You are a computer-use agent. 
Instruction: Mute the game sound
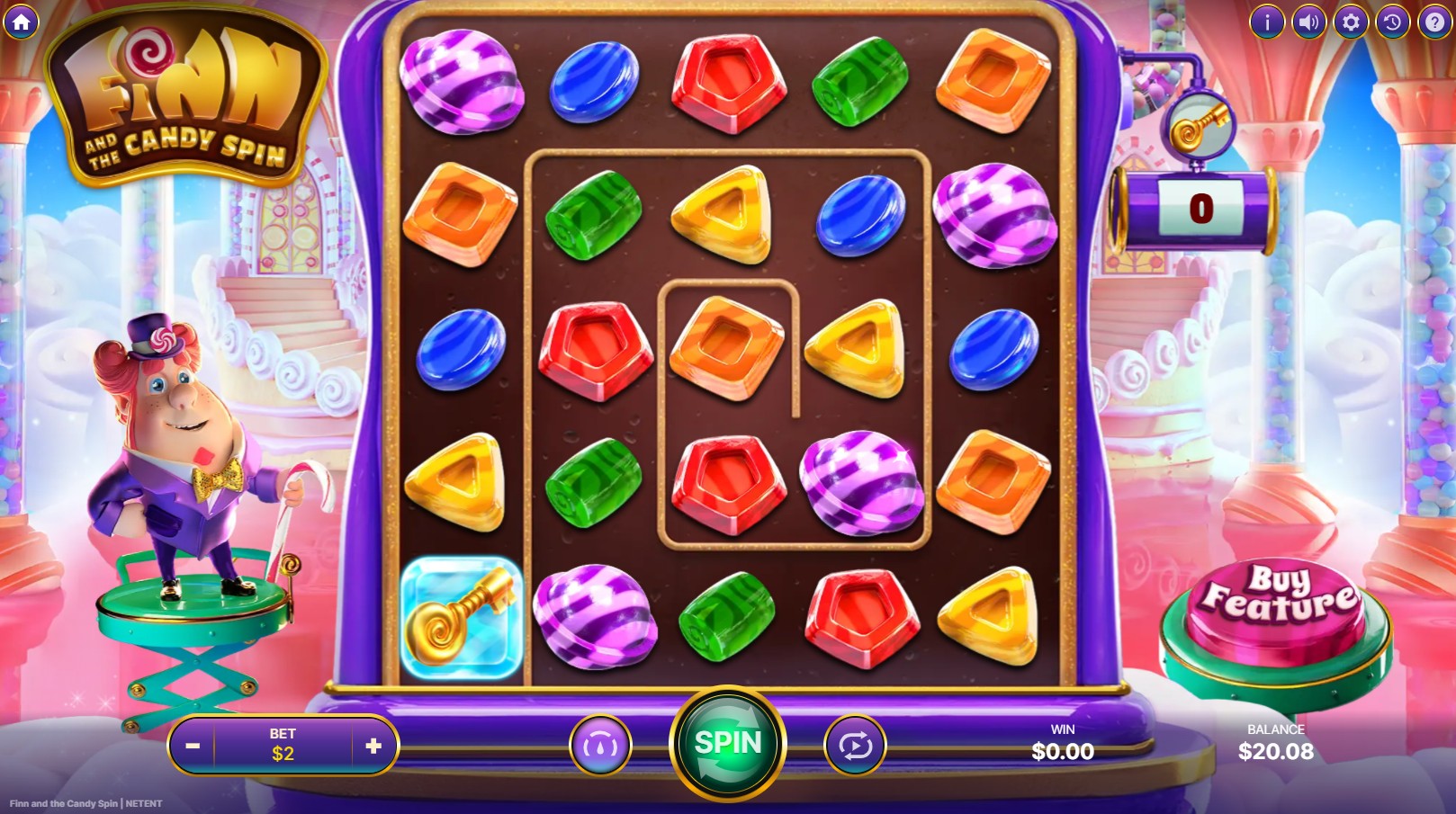[1308, 22]
